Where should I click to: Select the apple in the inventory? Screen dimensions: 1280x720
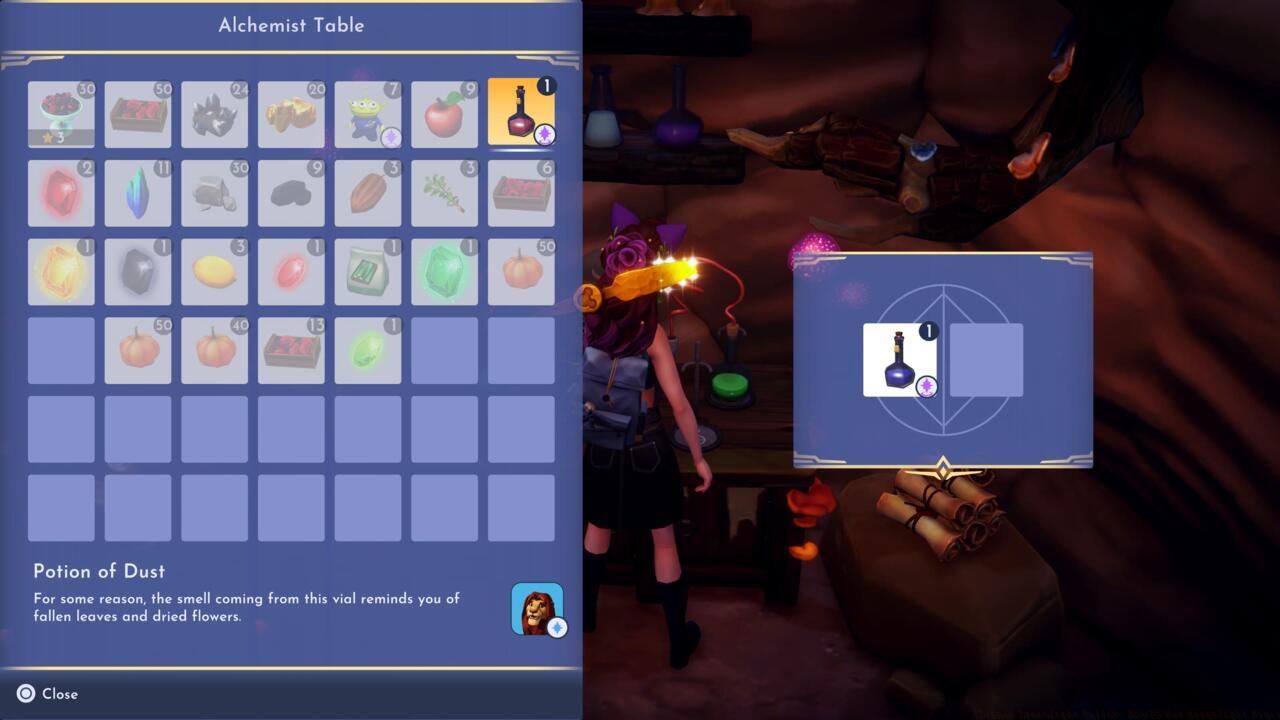(444, 112)
